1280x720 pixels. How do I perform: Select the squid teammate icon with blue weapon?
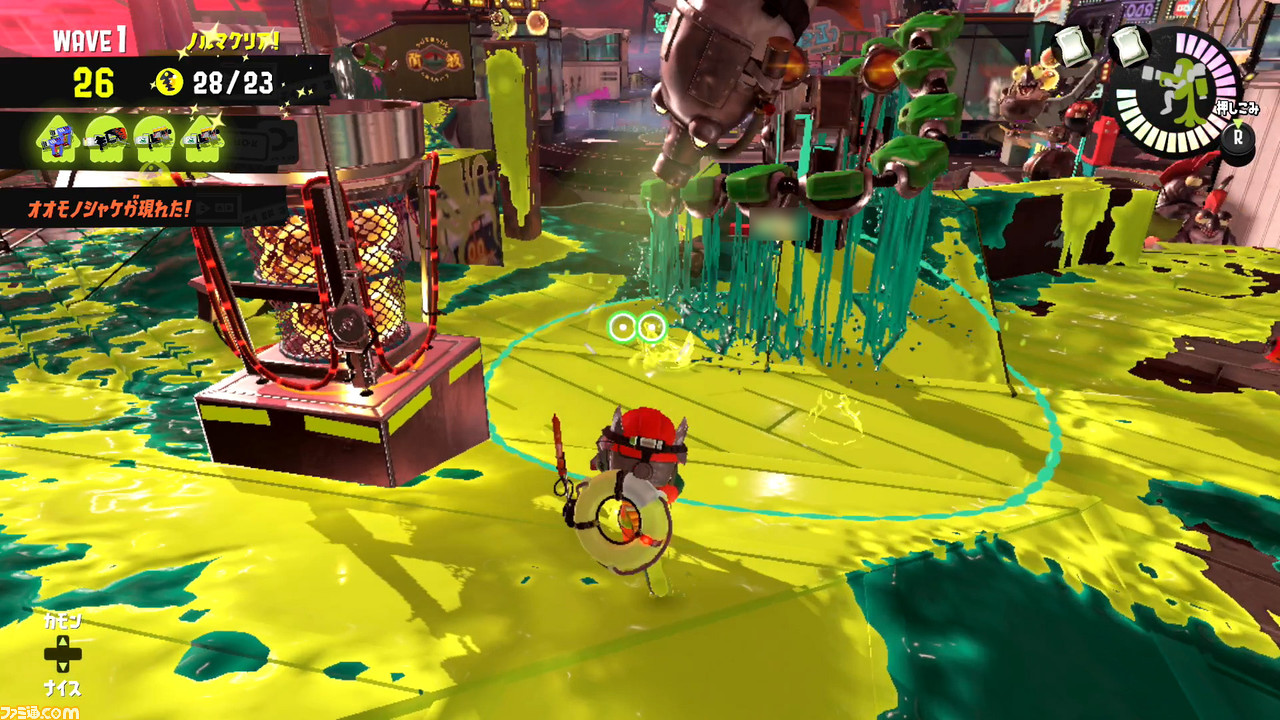pyautogui.click(x=58, y=139)
